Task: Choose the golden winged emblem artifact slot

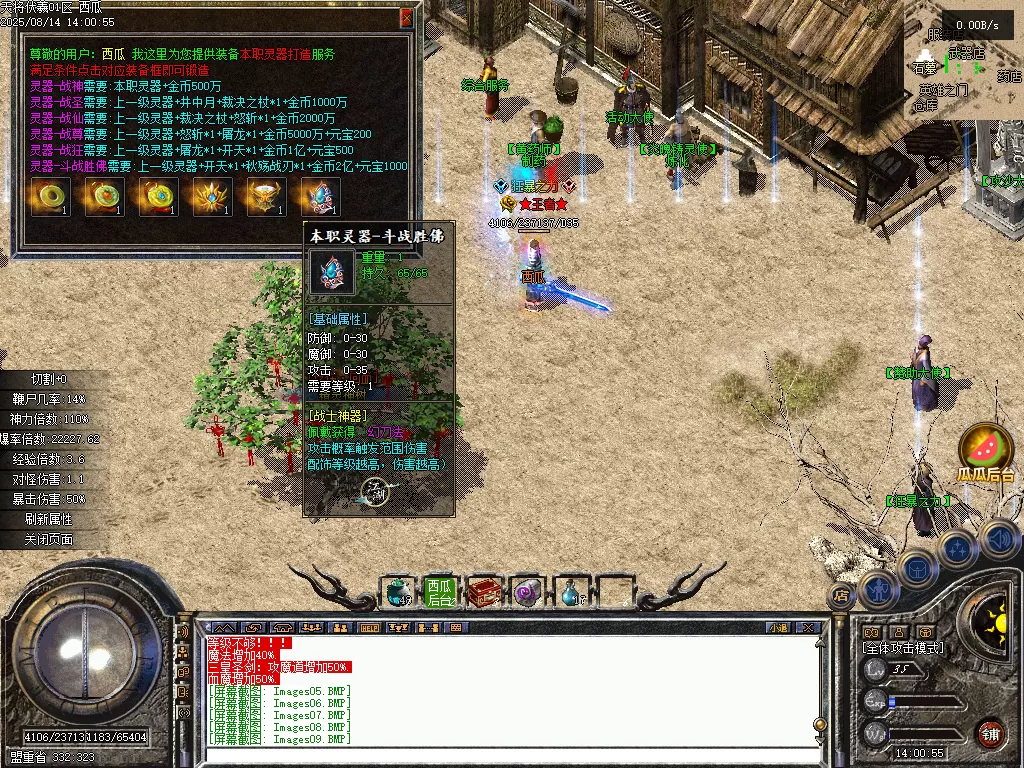Action: click(x=211, y=196)
